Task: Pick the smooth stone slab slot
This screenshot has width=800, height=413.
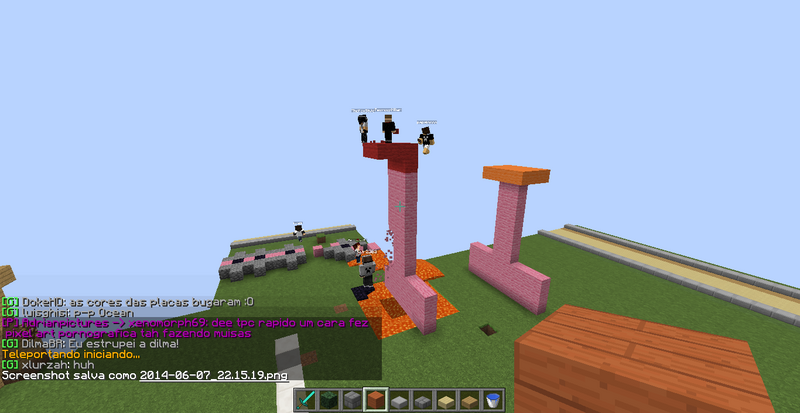Action: tap(399, 400)
